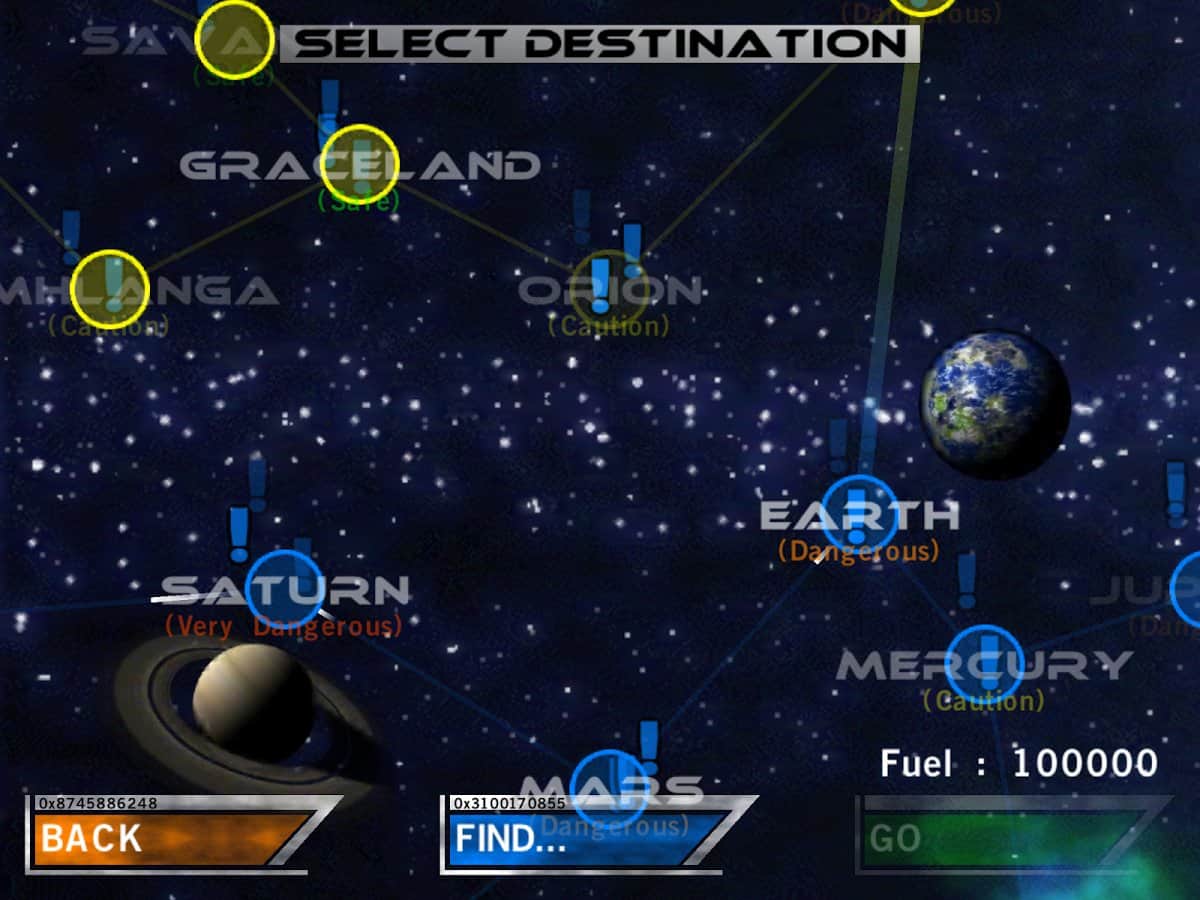This screenshot has height=900, width=1200.
Task: Select the Earth destination node
Action: tap(859, 514)
